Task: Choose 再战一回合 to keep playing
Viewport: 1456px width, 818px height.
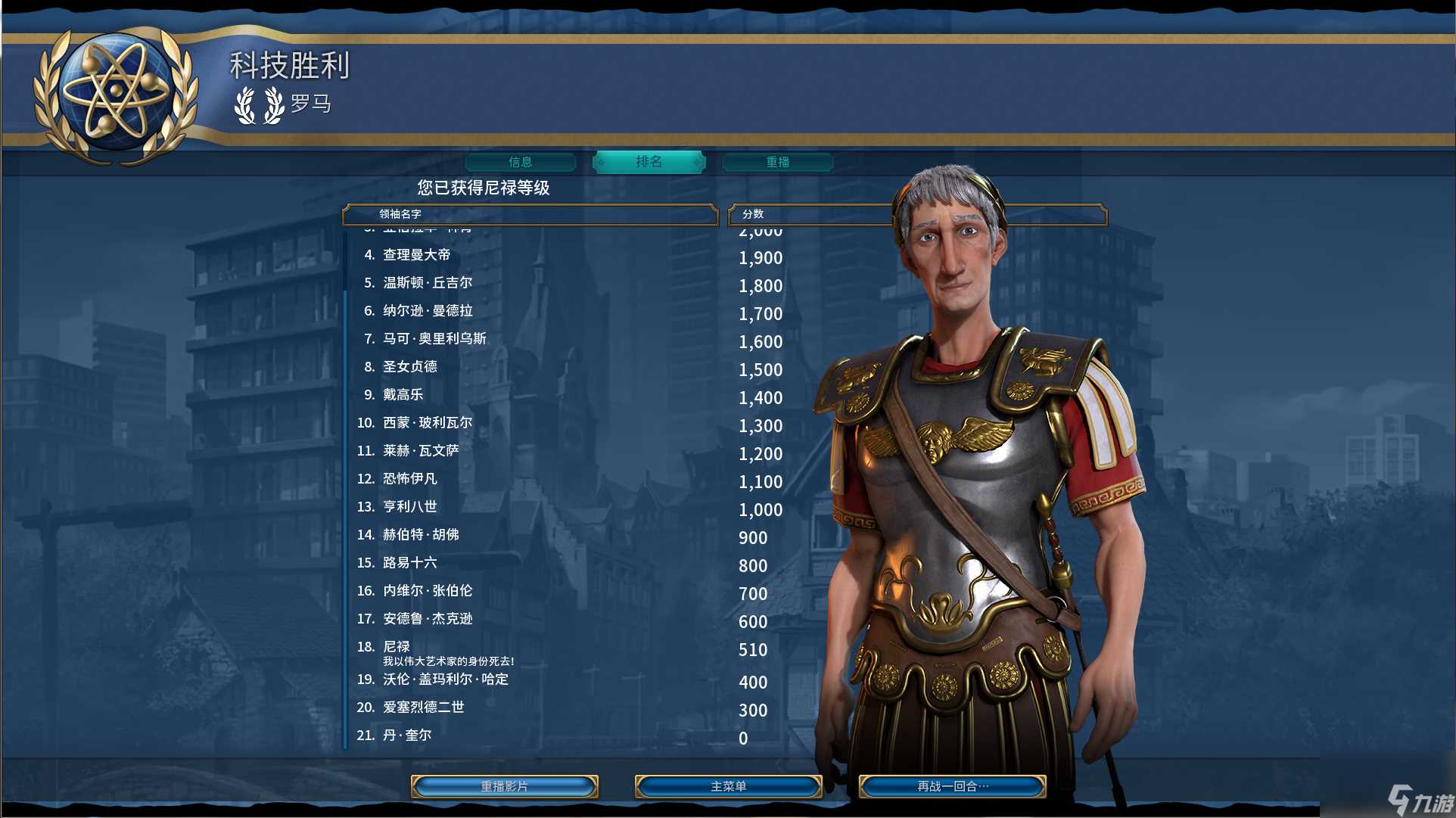Action: [952, 786]
